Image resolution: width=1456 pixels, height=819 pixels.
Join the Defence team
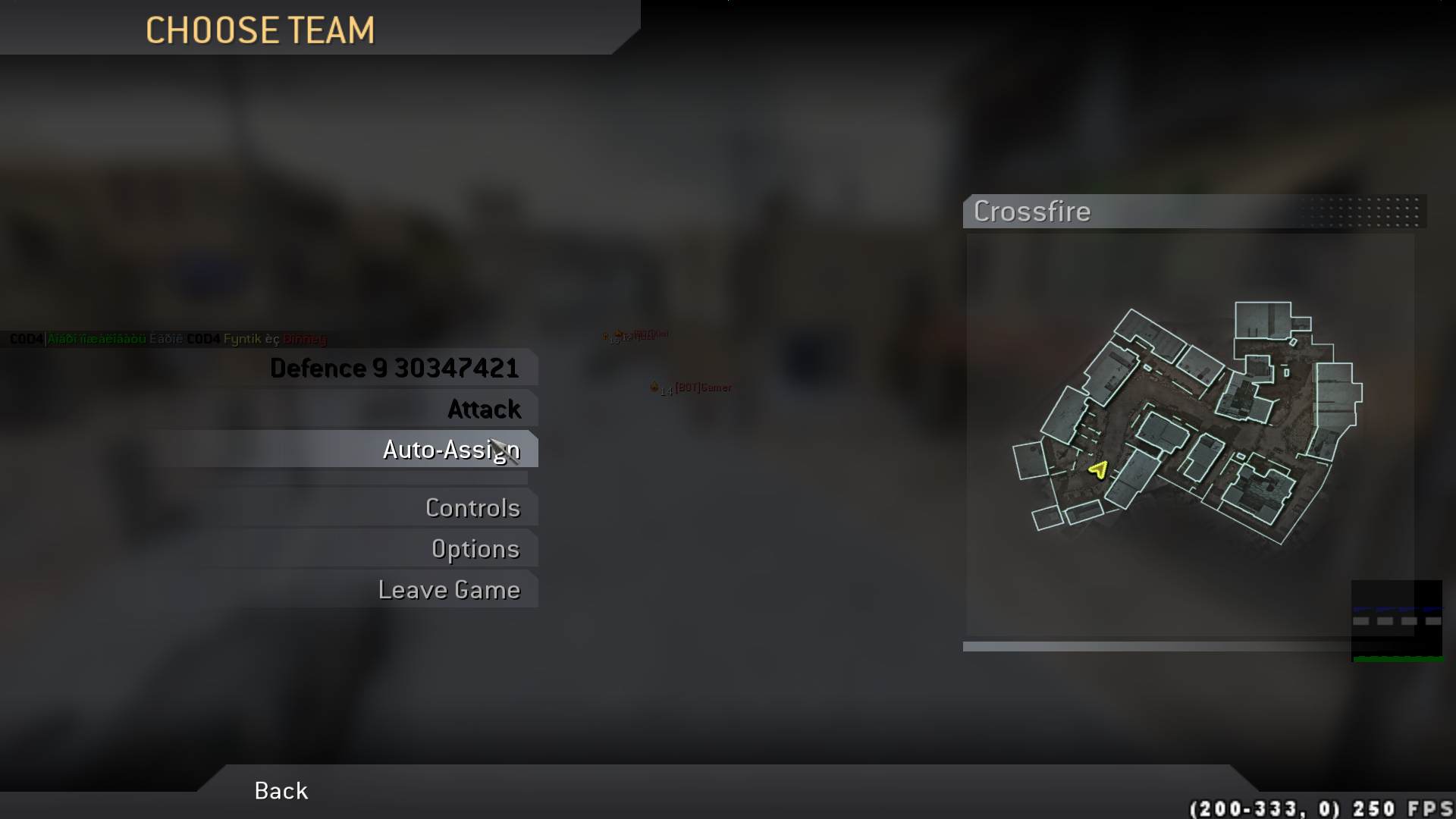394,369
